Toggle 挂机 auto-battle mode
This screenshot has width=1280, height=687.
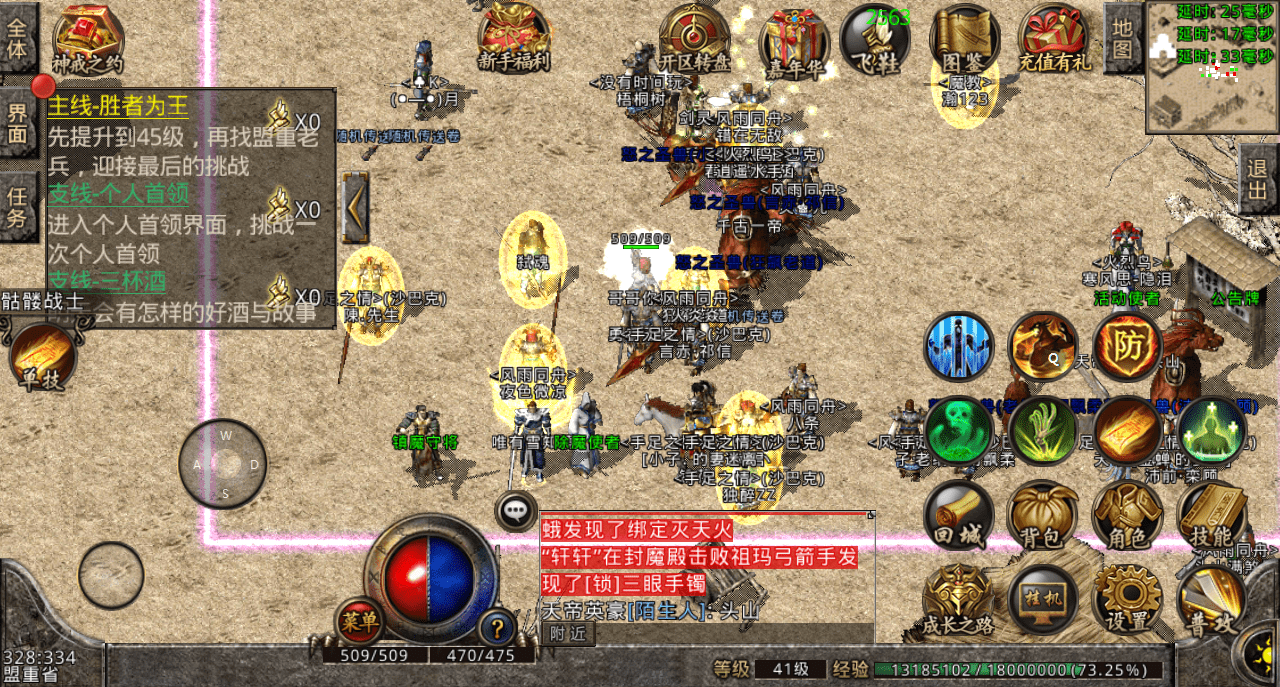(x=1042, y=600)
